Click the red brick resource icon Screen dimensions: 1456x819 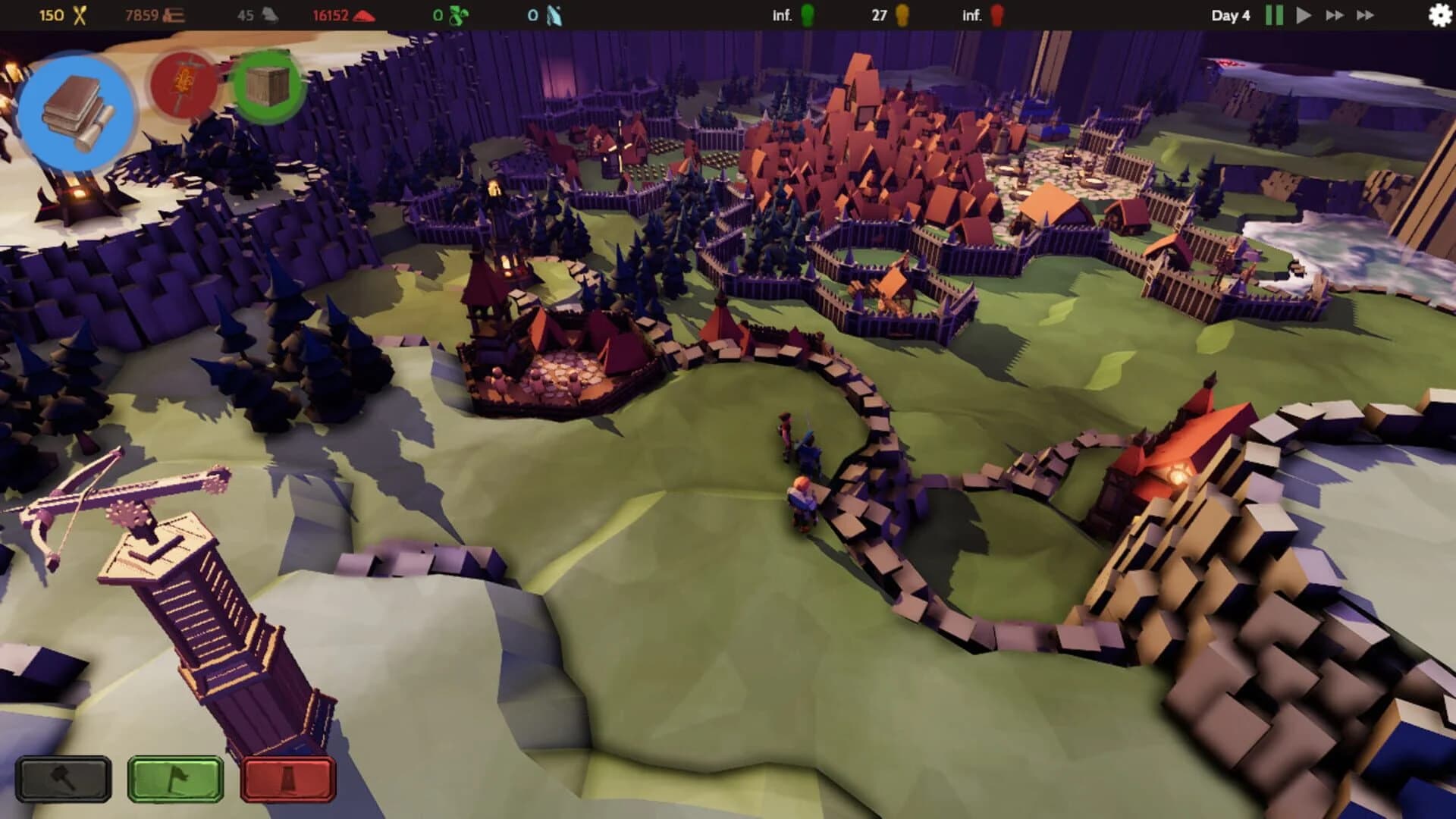(x=364, y=14)
